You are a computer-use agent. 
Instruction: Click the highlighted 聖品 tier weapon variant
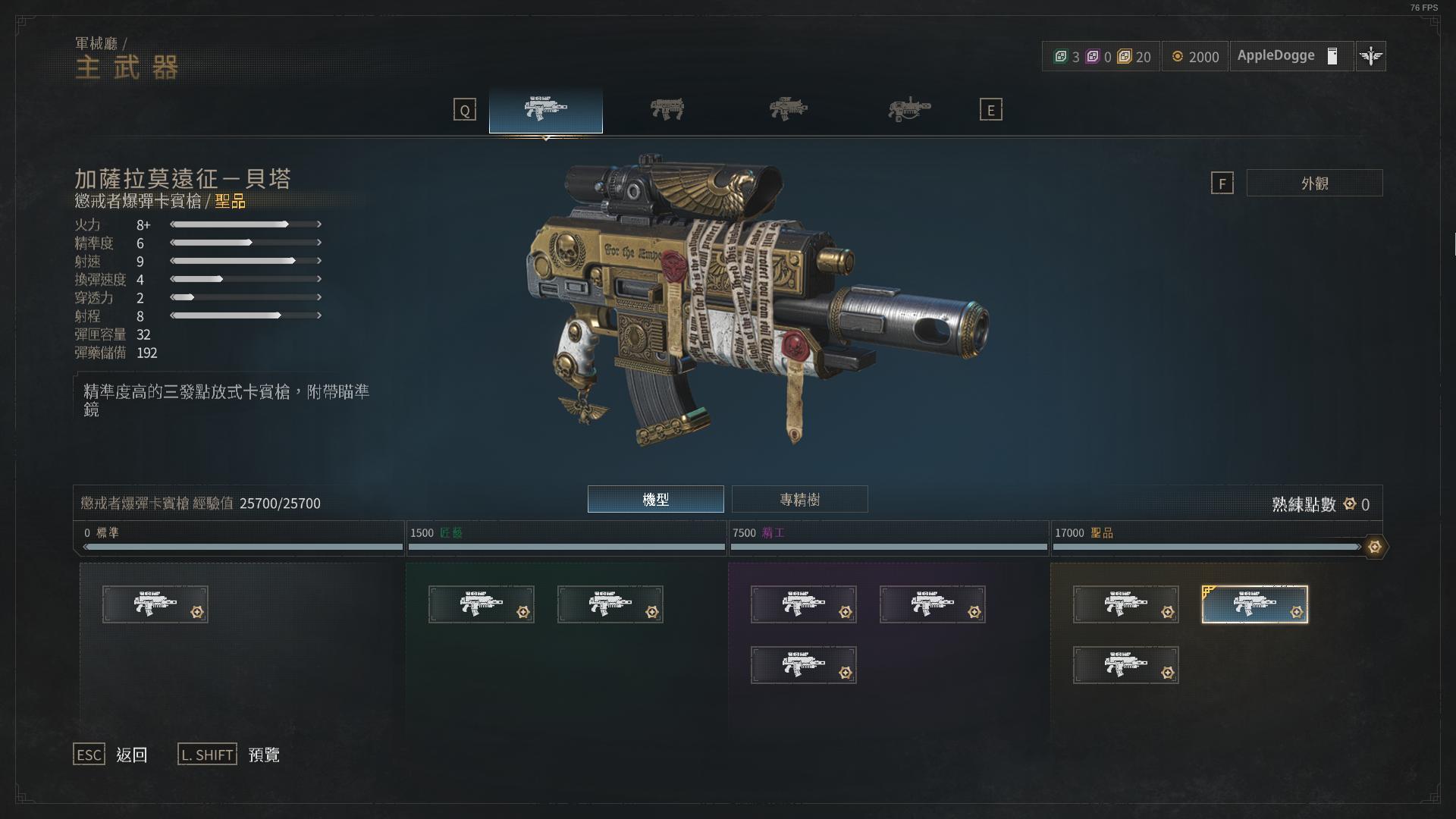[1254, 604]
